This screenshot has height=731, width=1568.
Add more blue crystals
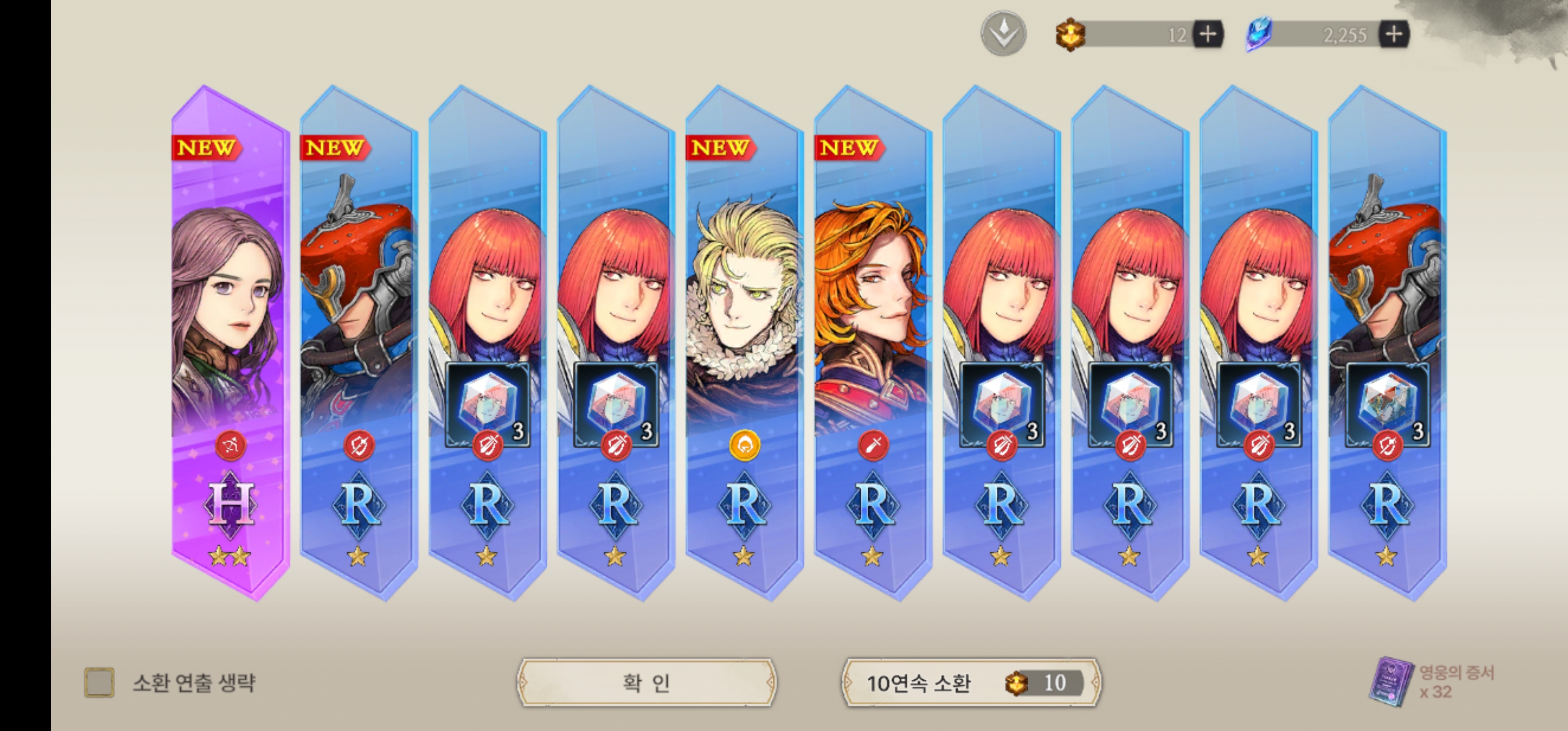pos(1394,34)
